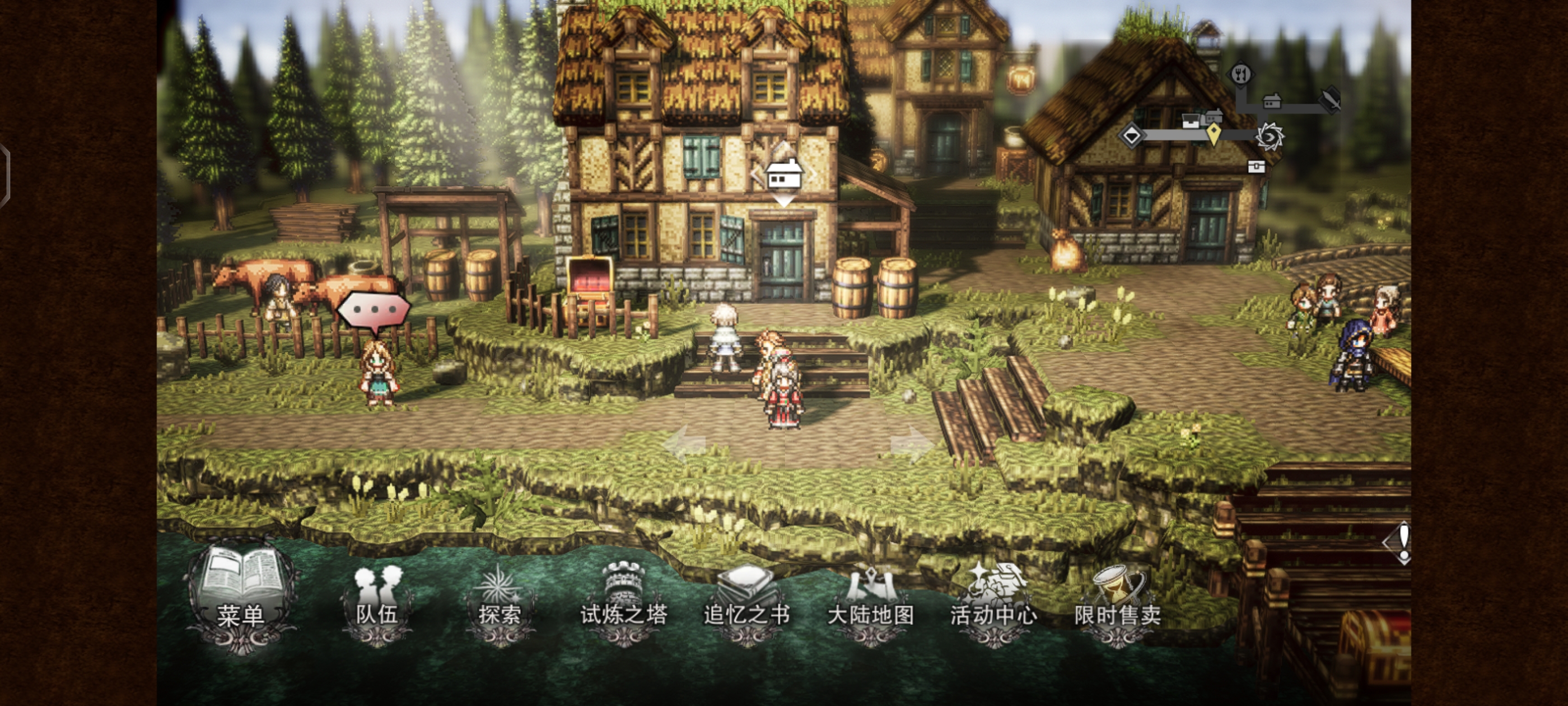Screen dimensions: 1568x706
Task: Click the house entrance marker above the door
Action: tap(783, 175)
